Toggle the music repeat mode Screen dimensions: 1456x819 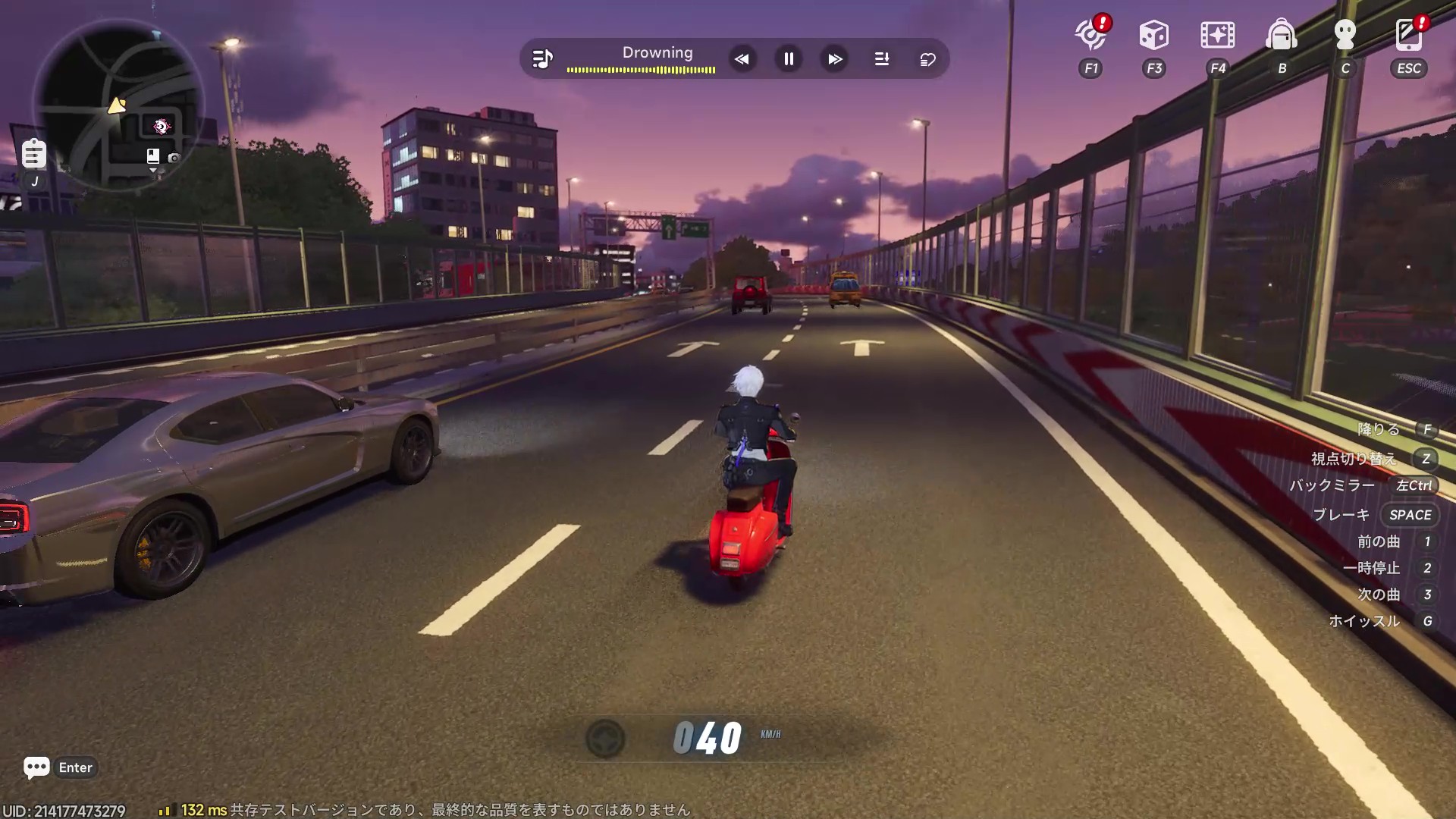[x=927, y=59]
